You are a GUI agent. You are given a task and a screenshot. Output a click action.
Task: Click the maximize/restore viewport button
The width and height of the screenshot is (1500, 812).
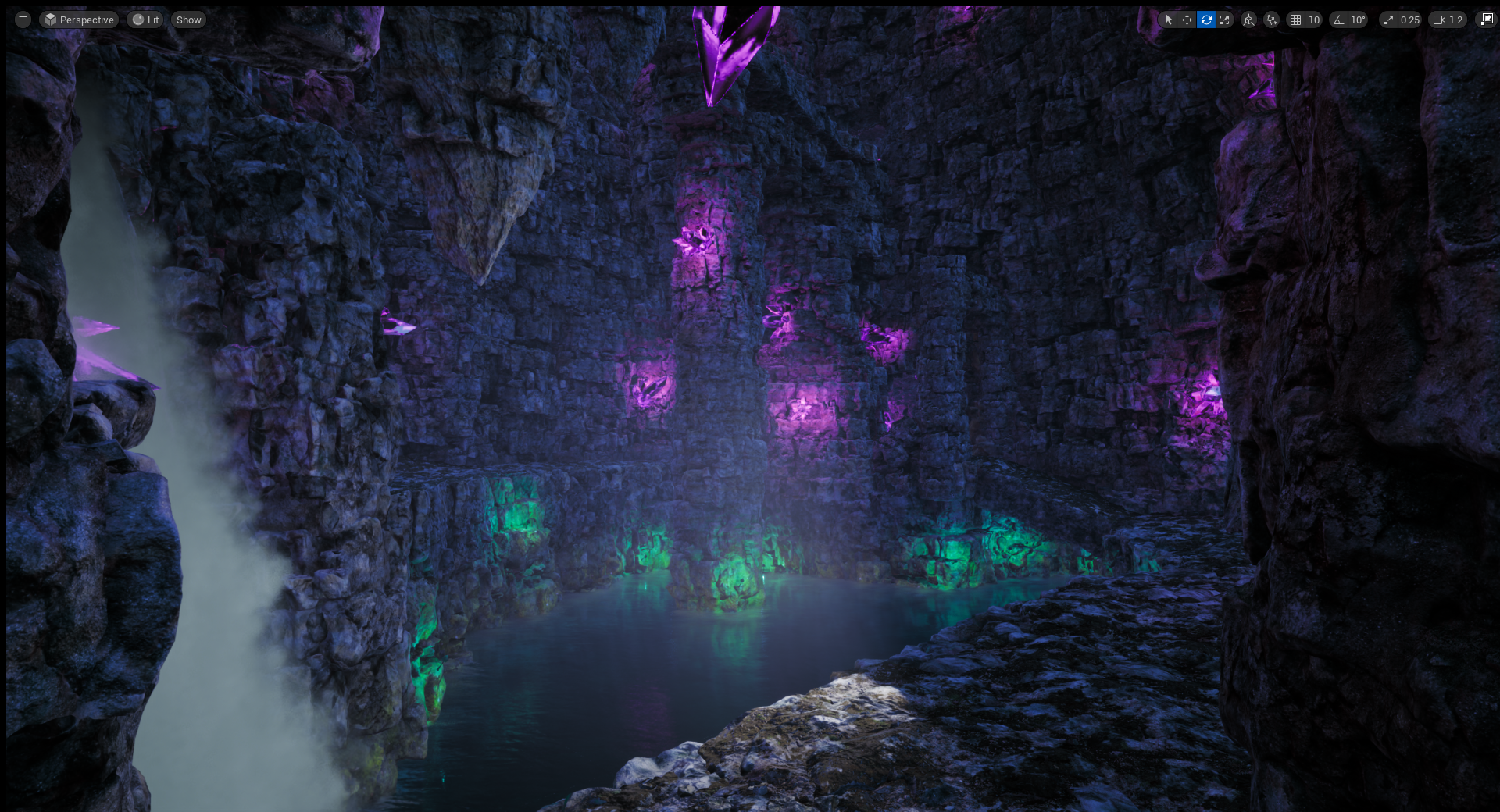pyautogui.click(x=1487, y=20)
